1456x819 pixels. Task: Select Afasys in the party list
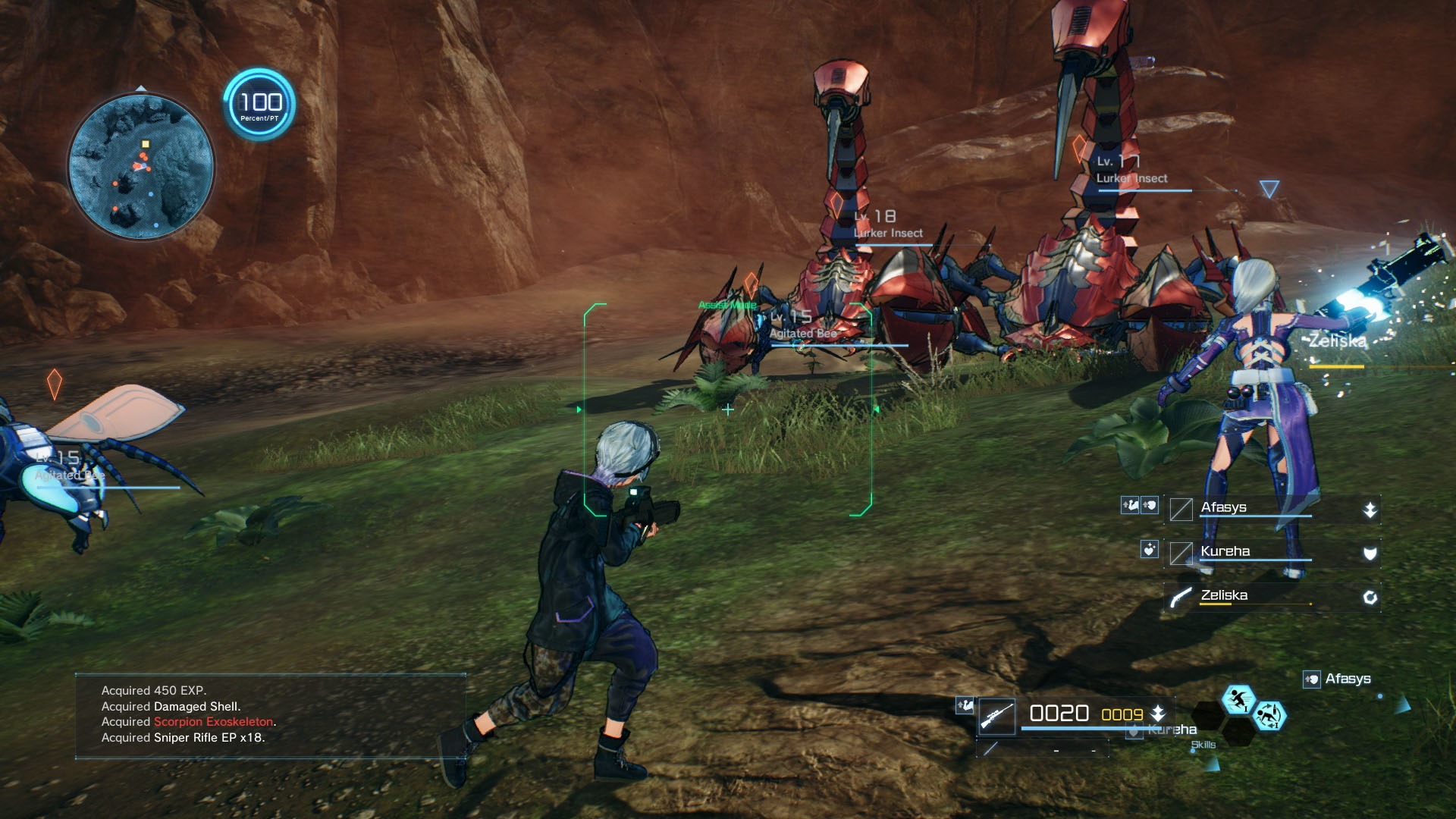pos(1224,507)
